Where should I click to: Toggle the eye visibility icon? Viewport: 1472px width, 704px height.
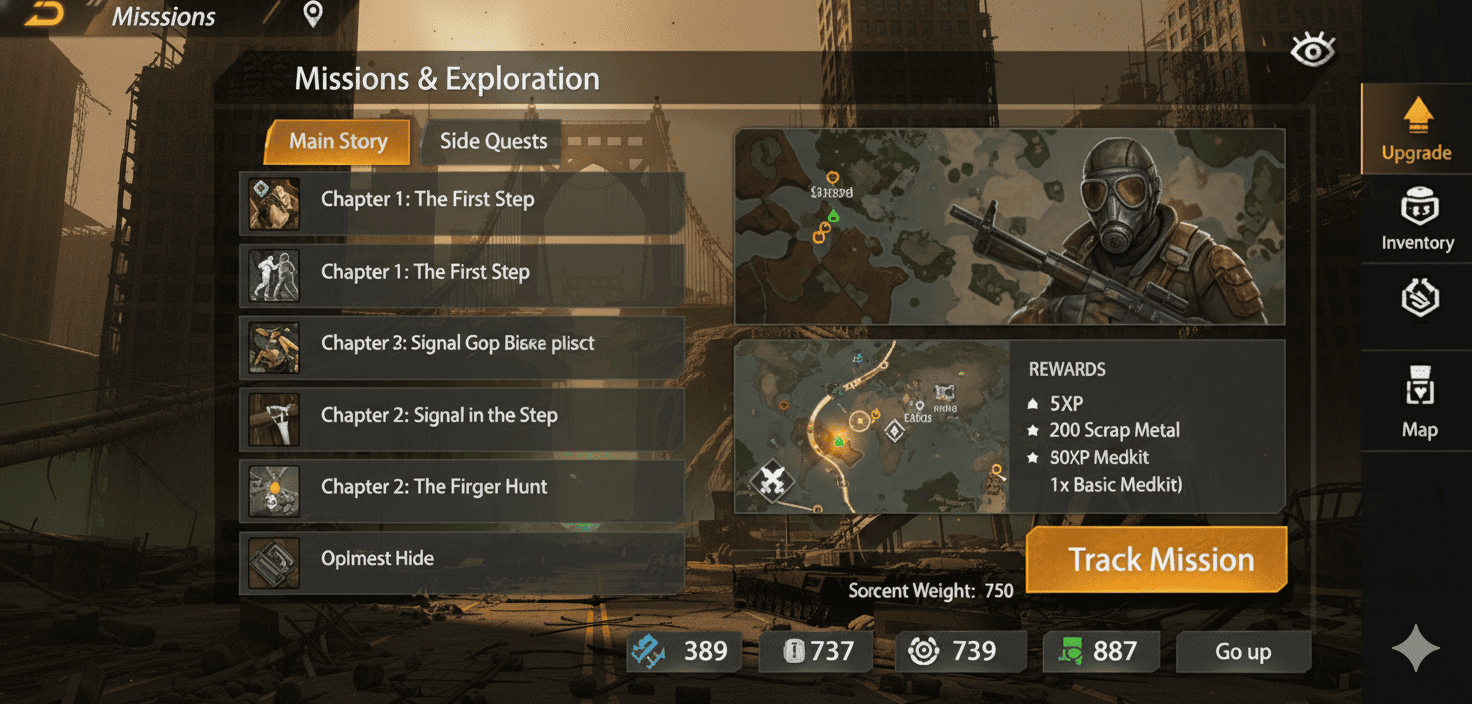coord(1312,50)
